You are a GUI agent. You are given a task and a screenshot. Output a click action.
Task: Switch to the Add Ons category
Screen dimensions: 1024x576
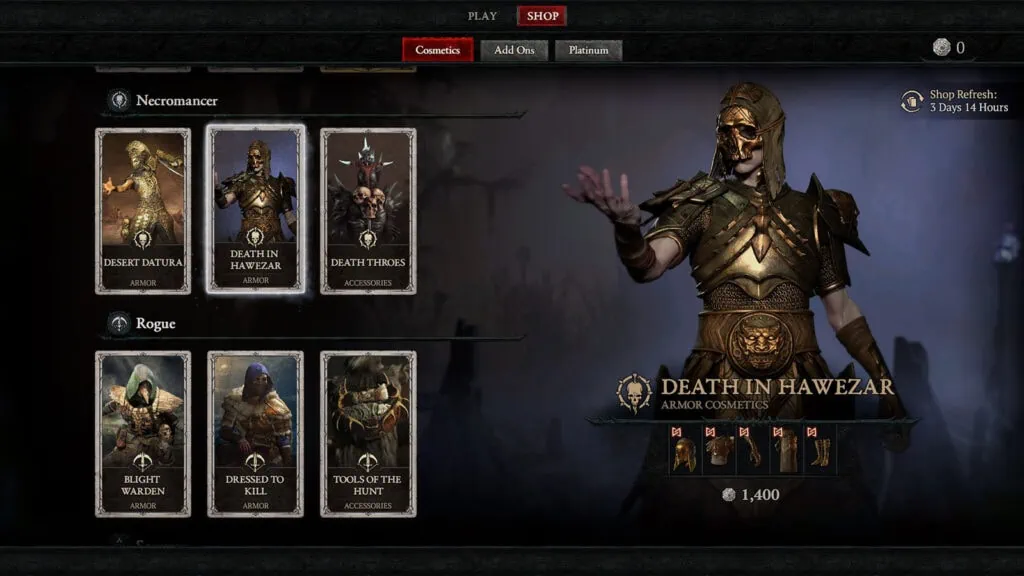click(x=514, y=50)
